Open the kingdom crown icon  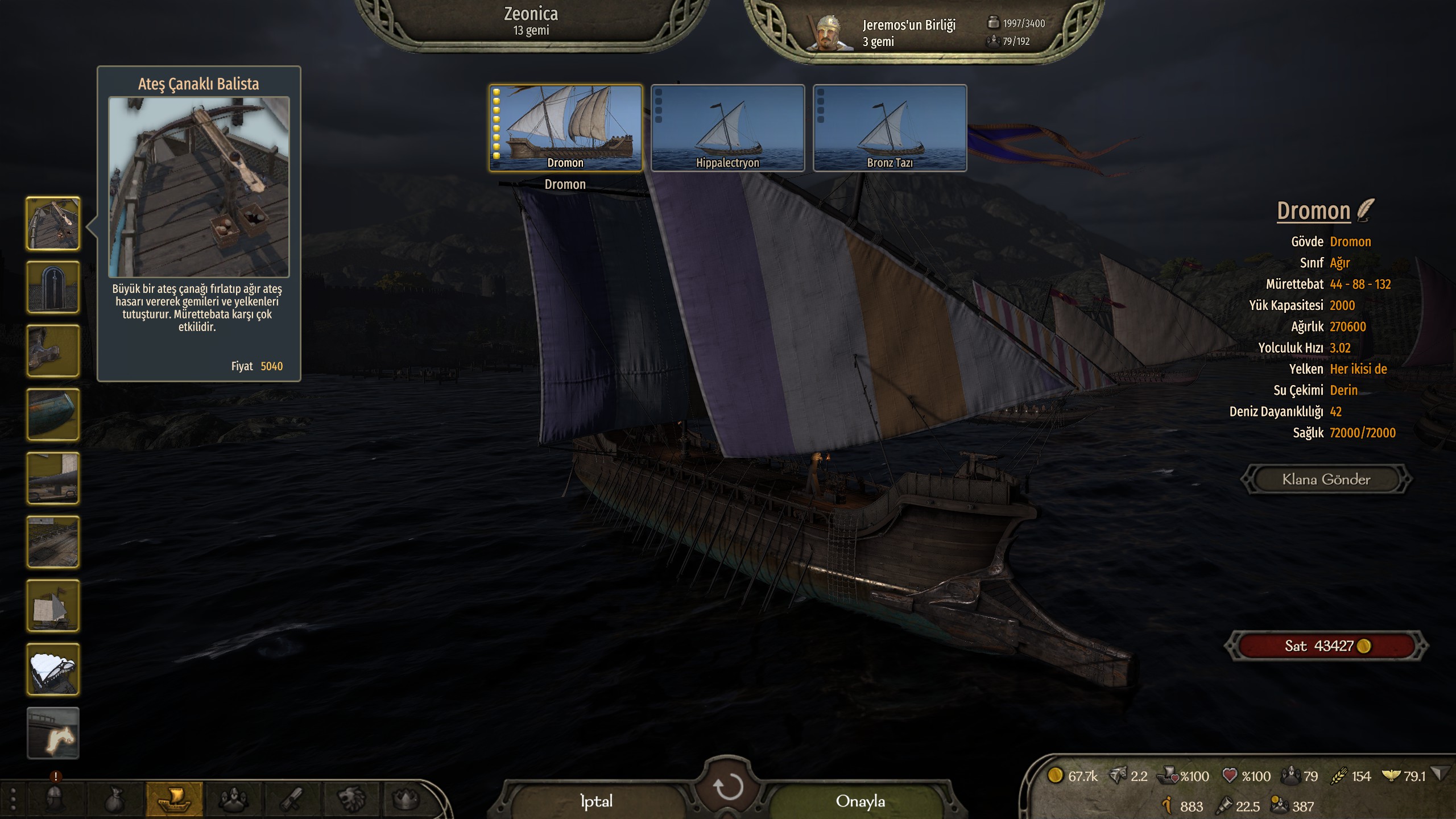click(406, 799)
